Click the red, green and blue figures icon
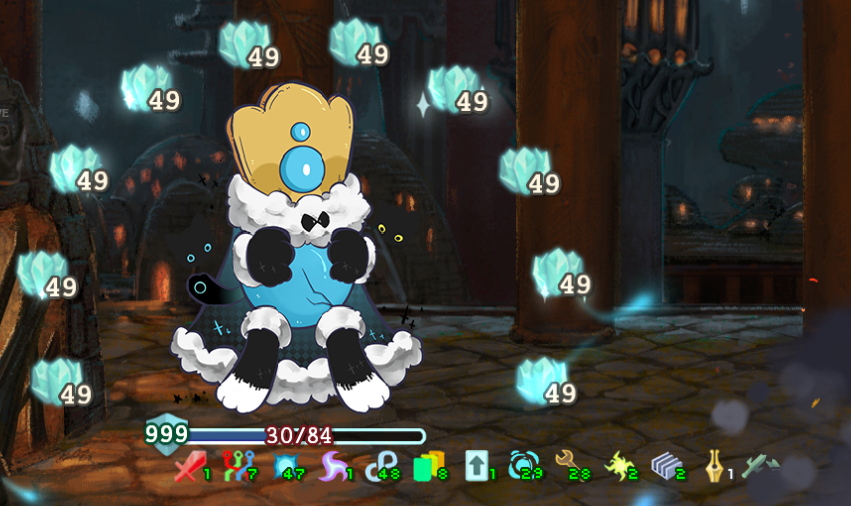 coord(235,467)
